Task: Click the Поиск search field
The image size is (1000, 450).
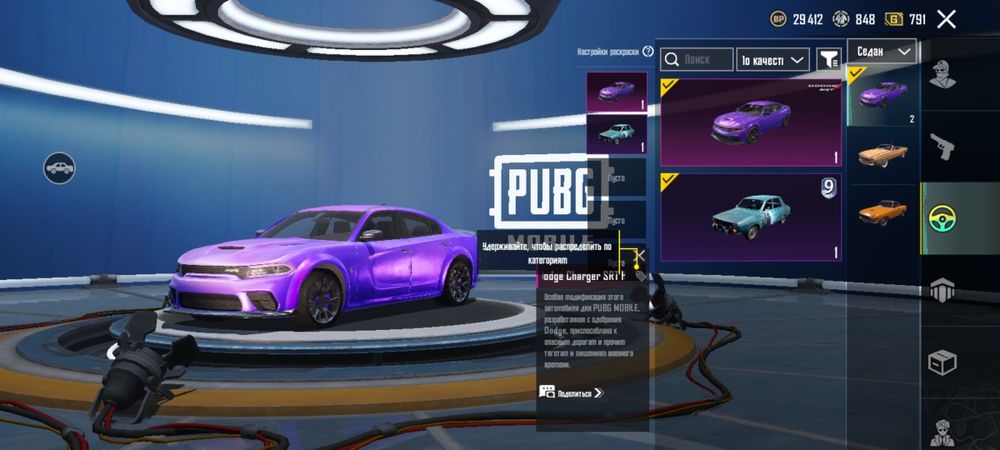Action: click(697, 60)
